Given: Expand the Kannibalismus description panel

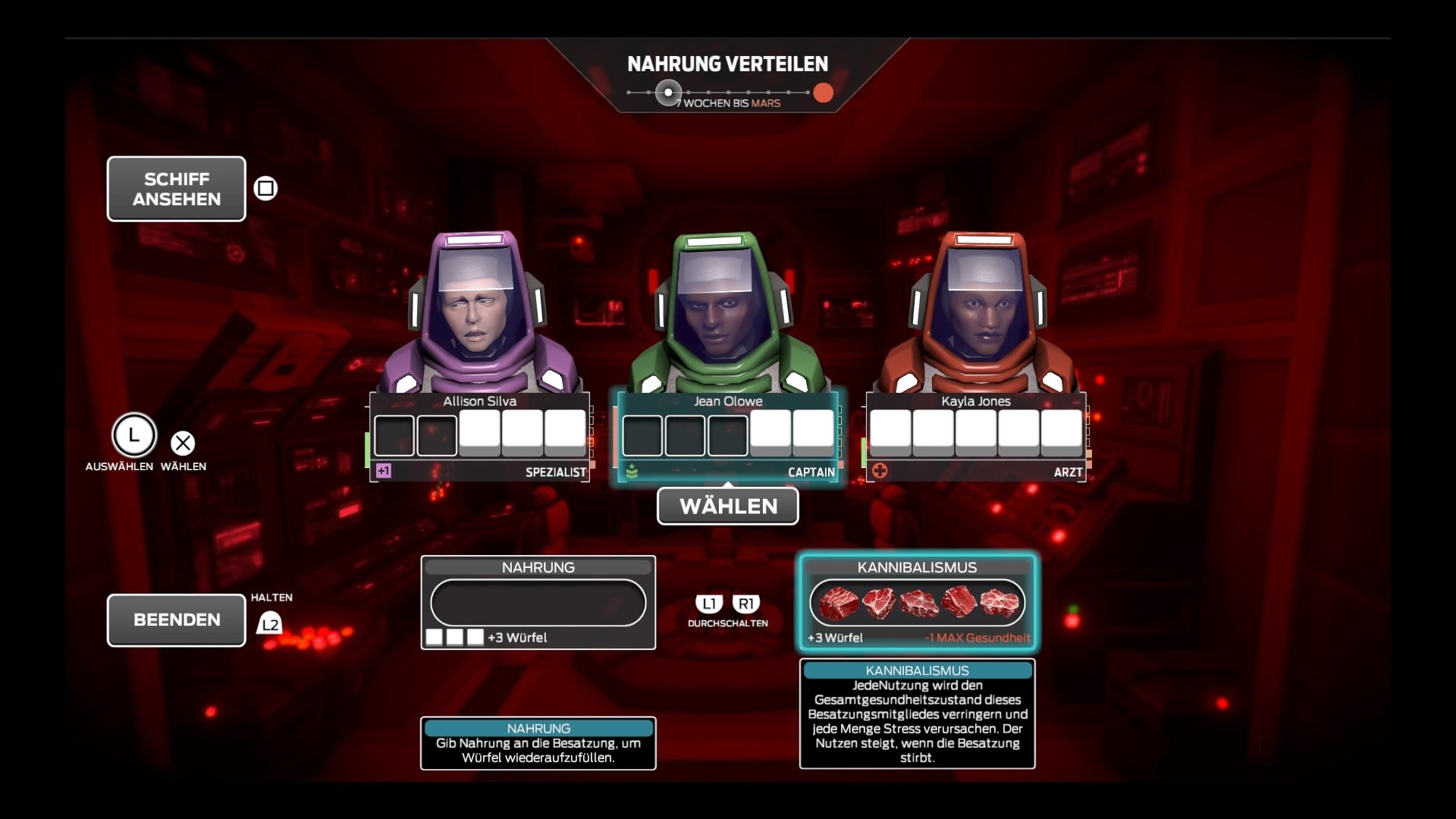Looking at the screenshot, I should point(916,713).
